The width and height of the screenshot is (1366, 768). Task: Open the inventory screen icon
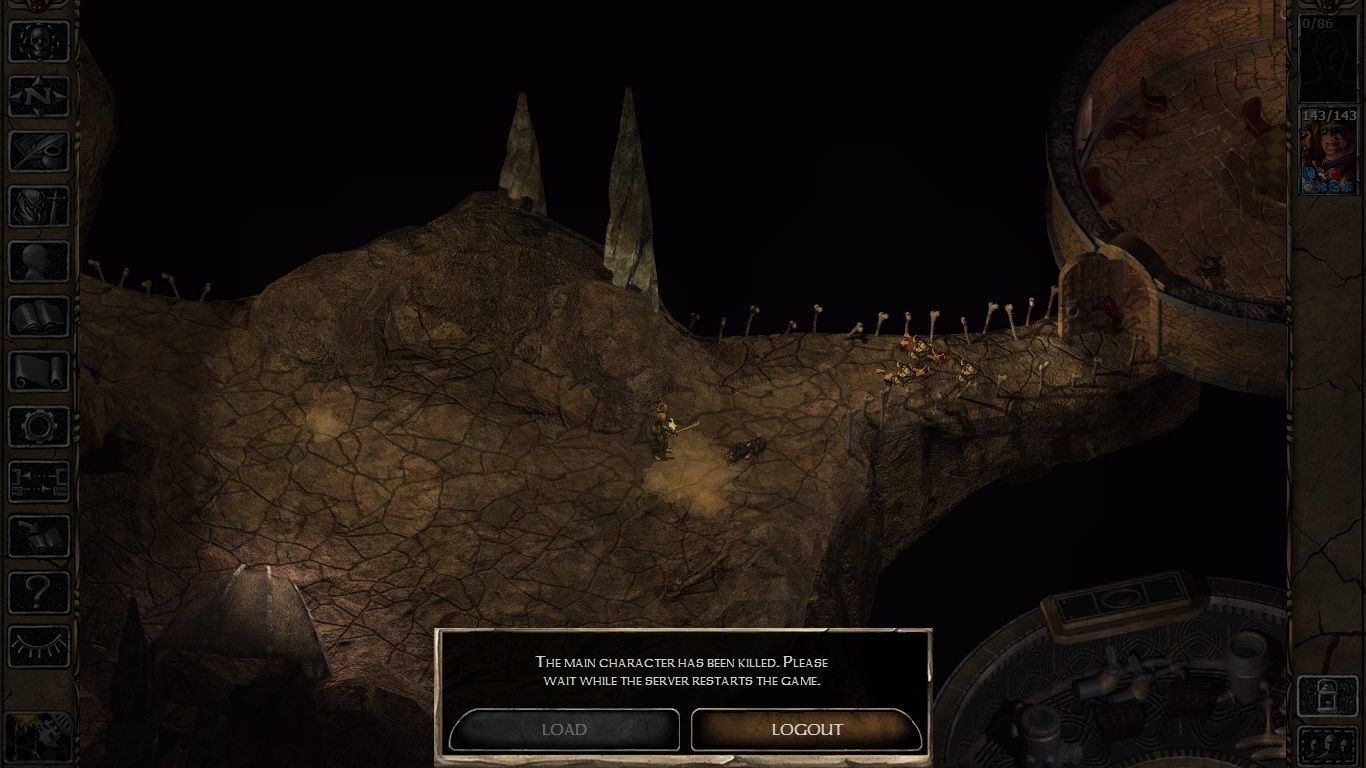[39, 206]
